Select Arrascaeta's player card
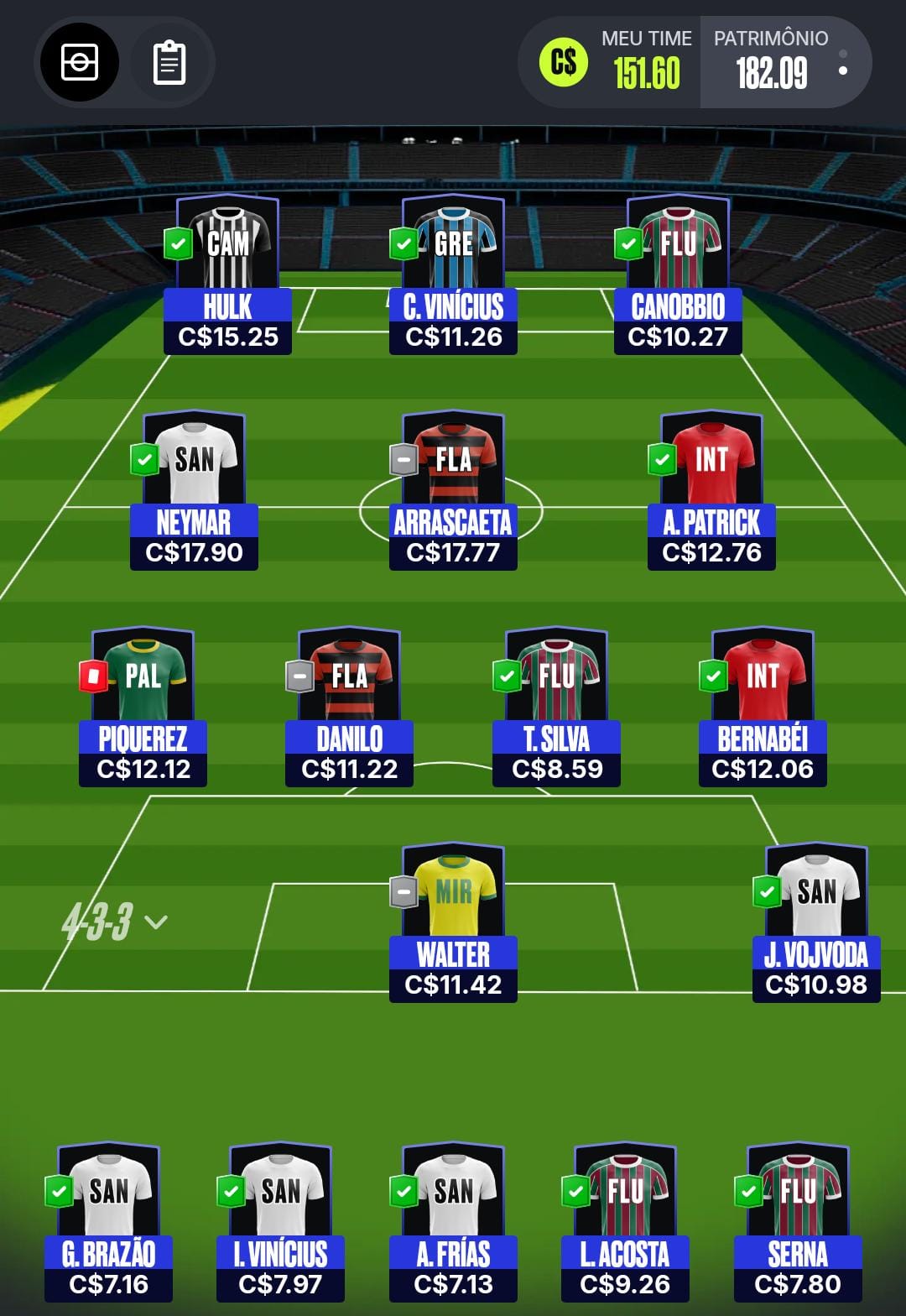Viewport: 906px width, 1316px height. pyautogui.click(x=453, y=491)
